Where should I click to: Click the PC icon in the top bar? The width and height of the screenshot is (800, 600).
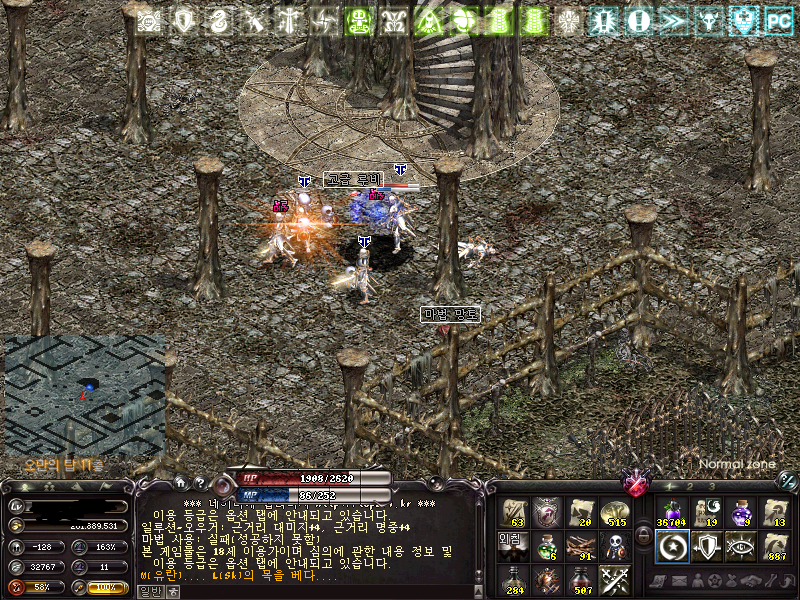tap(778, 19)
